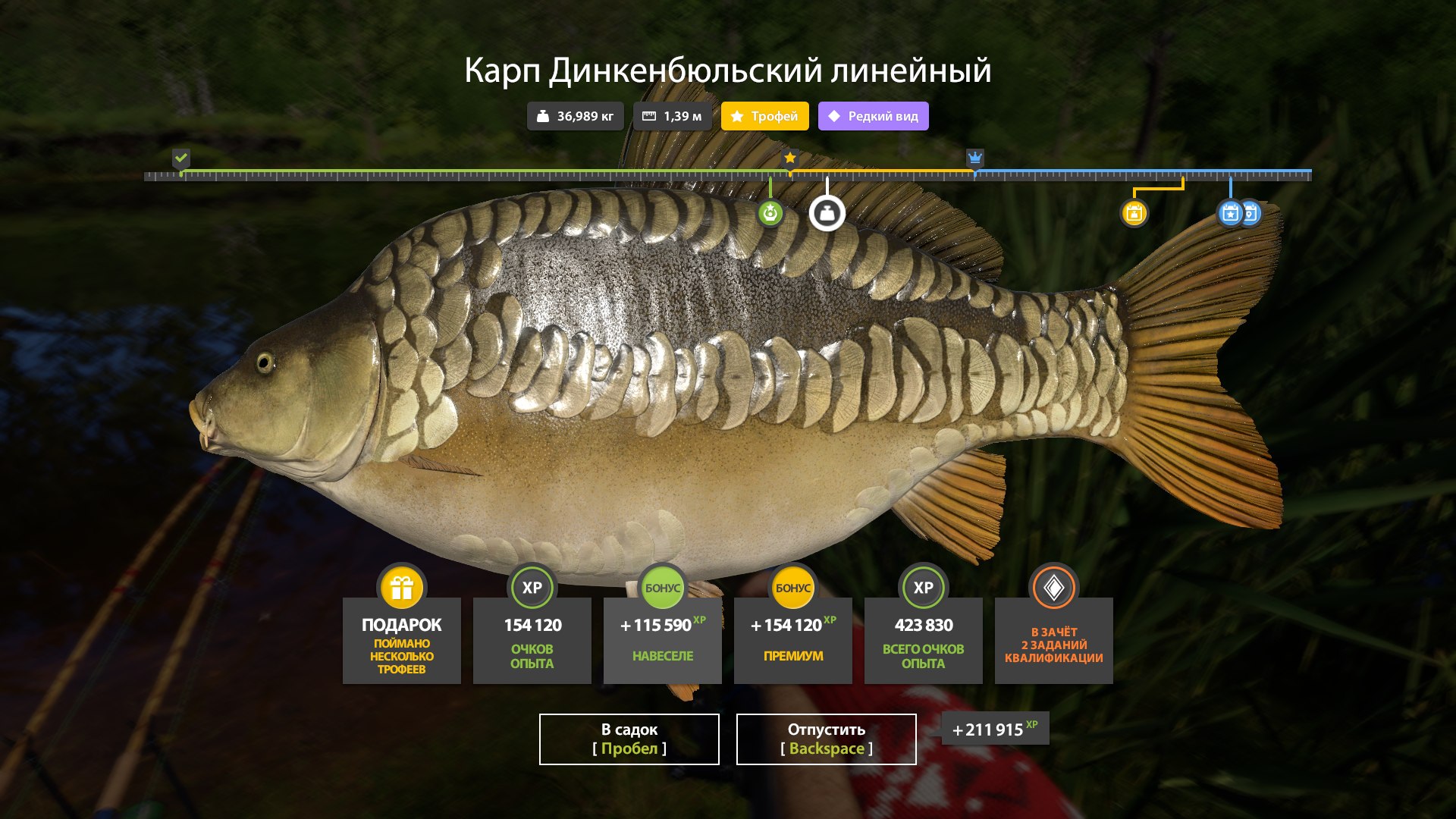
Task: Click the white weight marker on the ruler
Action: click(x=827, y=213)
